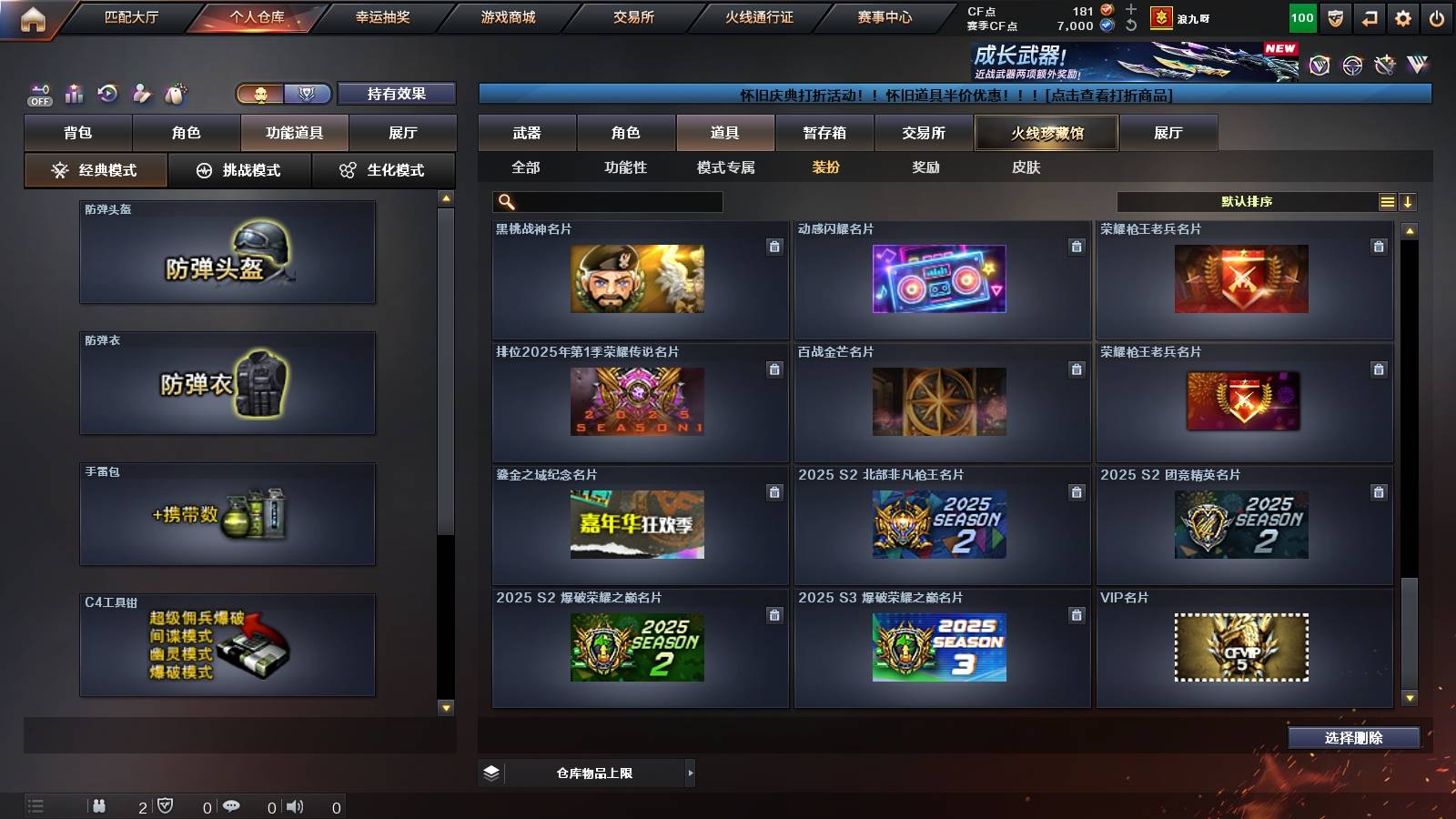Open the 默认排序 sorting dropdown

coord(1247,201)
